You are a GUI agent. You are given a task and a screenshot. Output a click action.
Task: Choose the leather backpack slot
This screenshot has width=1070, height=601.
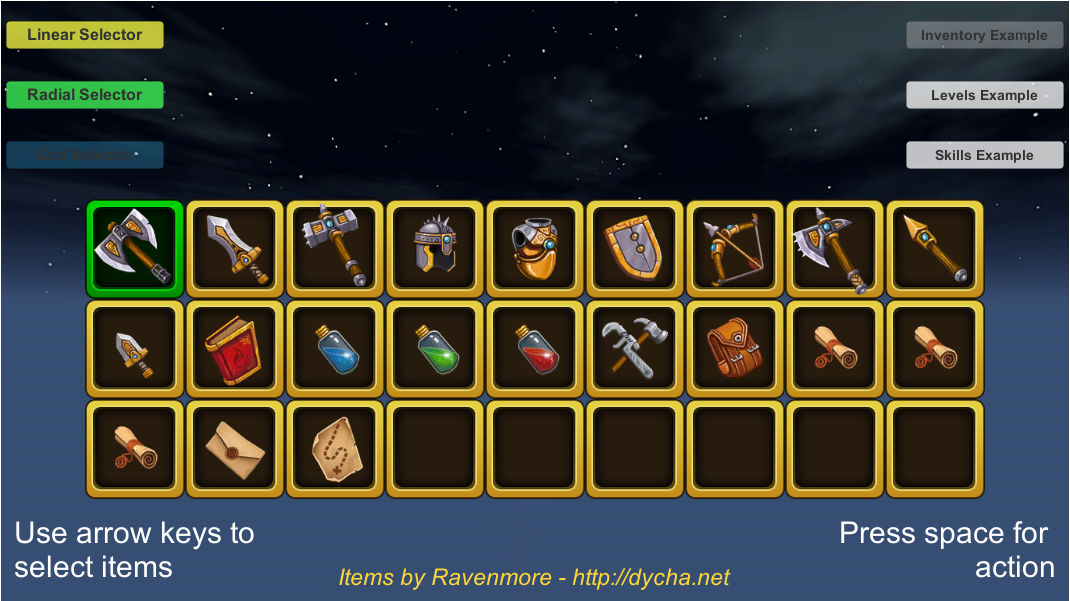pyautogui.click(x=735, y=349)
